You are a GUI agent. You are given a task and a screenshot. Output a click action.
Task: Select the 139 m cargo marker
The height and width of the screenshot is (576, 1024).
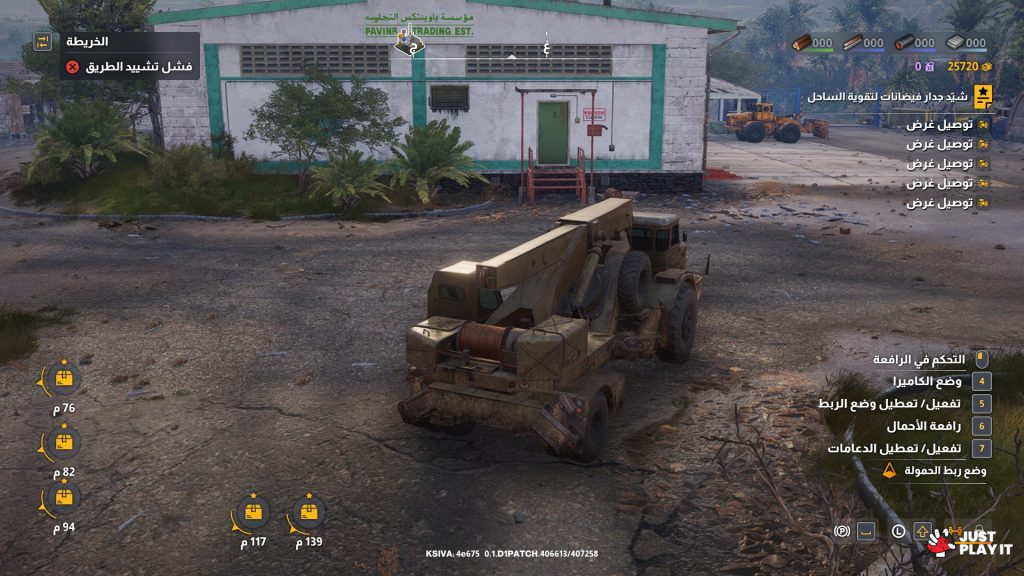coord(309,513)
